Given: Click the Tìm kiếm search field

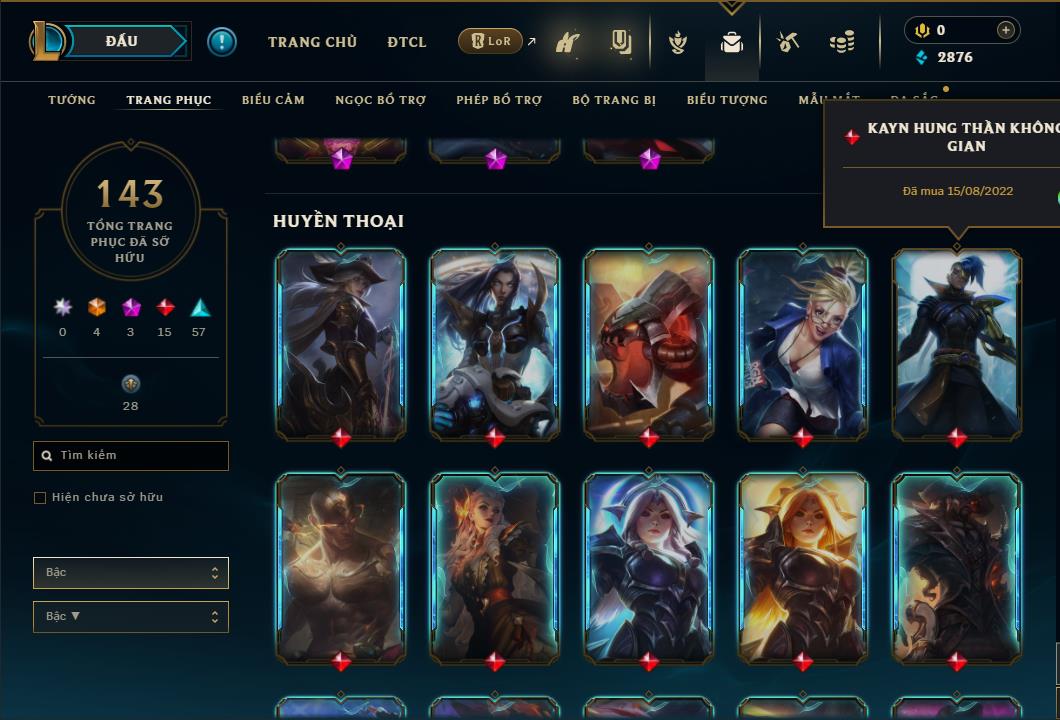Looking at the screenshot, I should [131, 456].
